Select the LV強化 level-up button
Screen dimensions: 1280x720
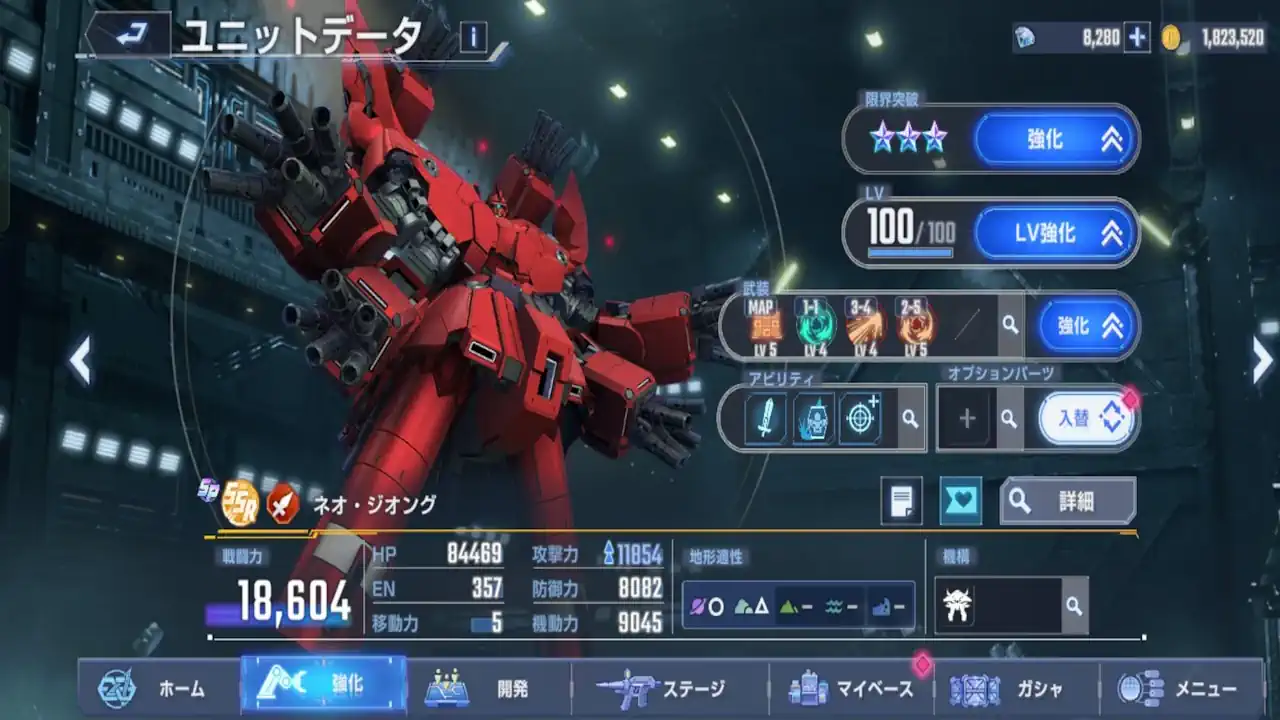(x=1055, y=234)
